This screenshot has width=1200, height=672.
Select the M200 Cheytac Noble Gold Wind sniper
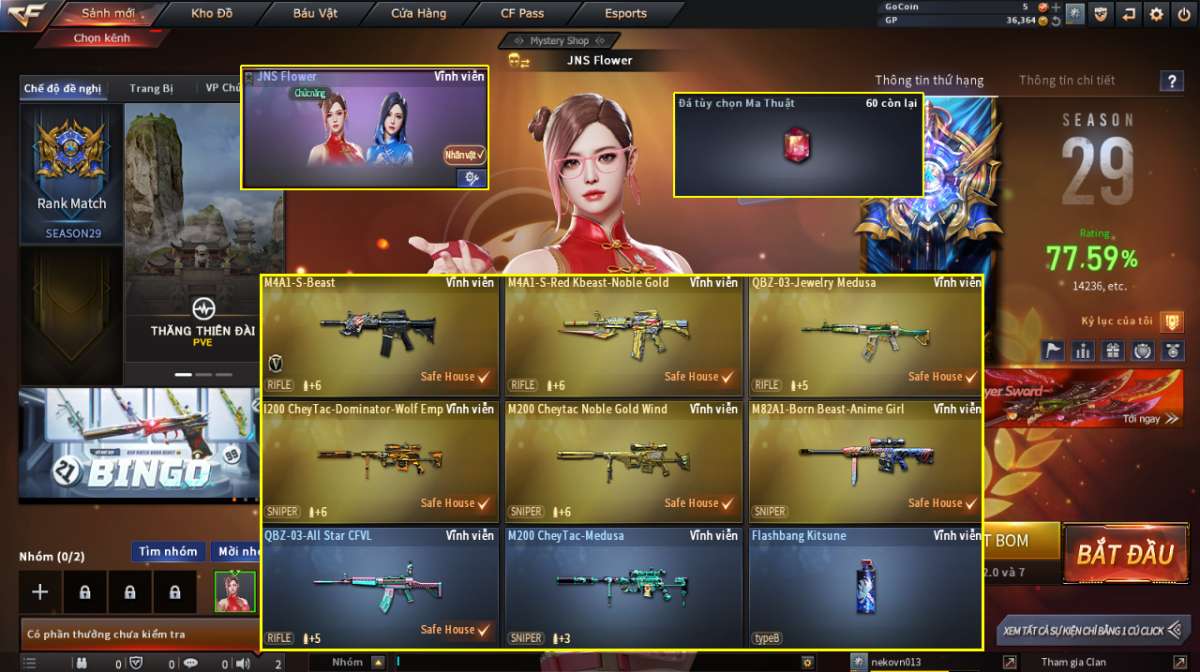624,461
